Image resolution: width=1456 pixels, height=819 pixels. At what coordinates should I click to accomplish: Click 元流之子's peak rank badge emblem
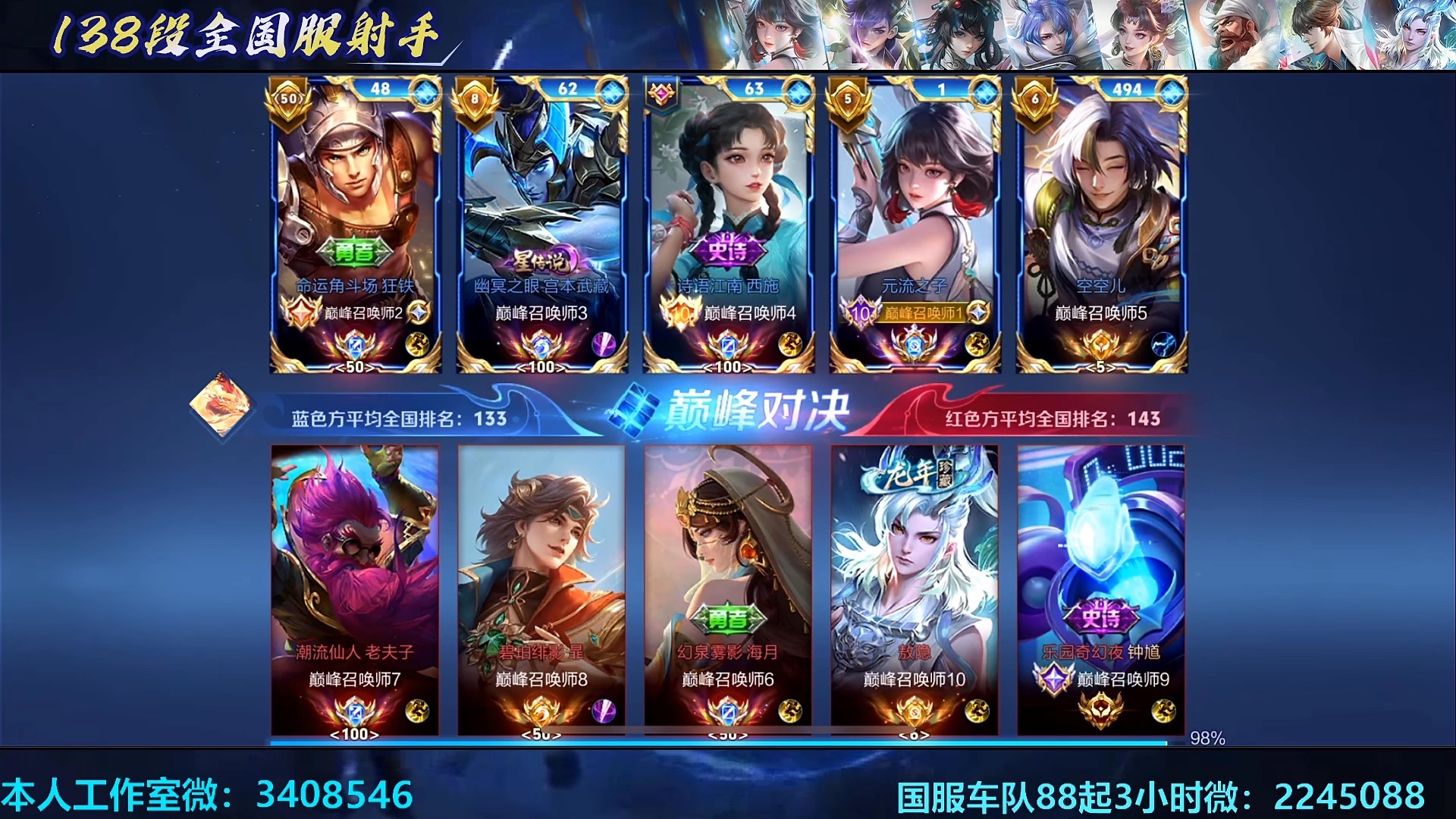coord(861,312)
